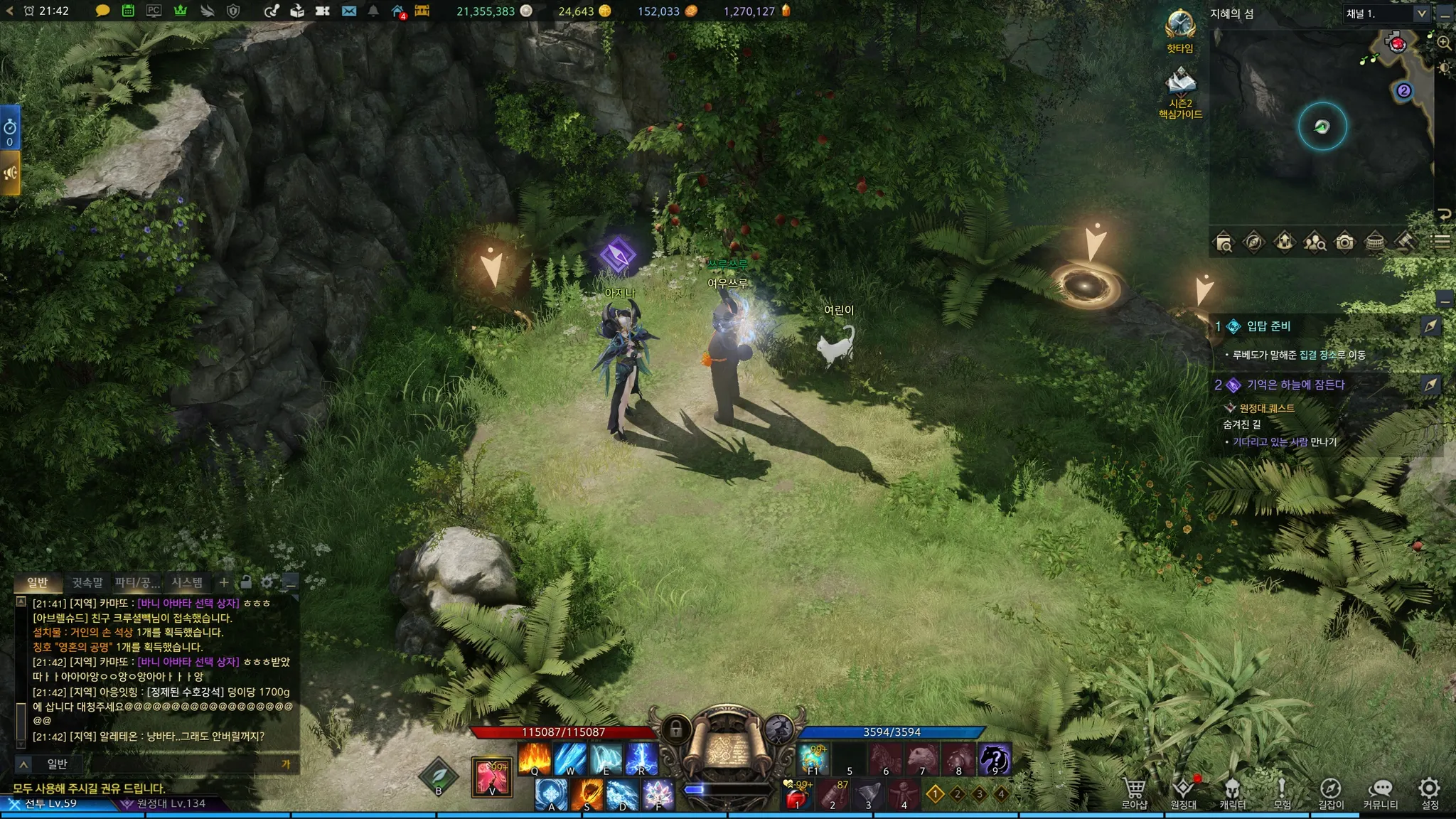Screen dimensions: 1456x819
Task: Expand the 채널 1 channel dropdown
Action: point(1420,14)
